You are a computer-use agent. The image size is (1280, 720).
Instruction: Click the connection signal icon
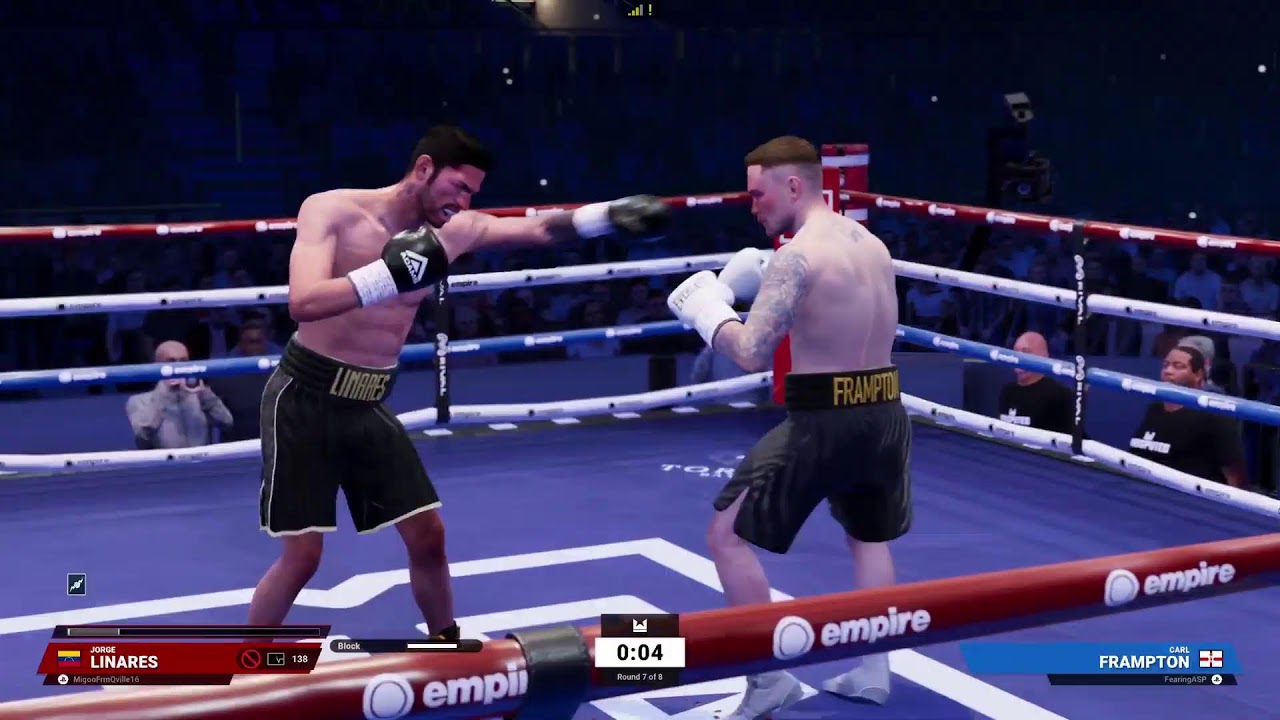tap(637, 10)
